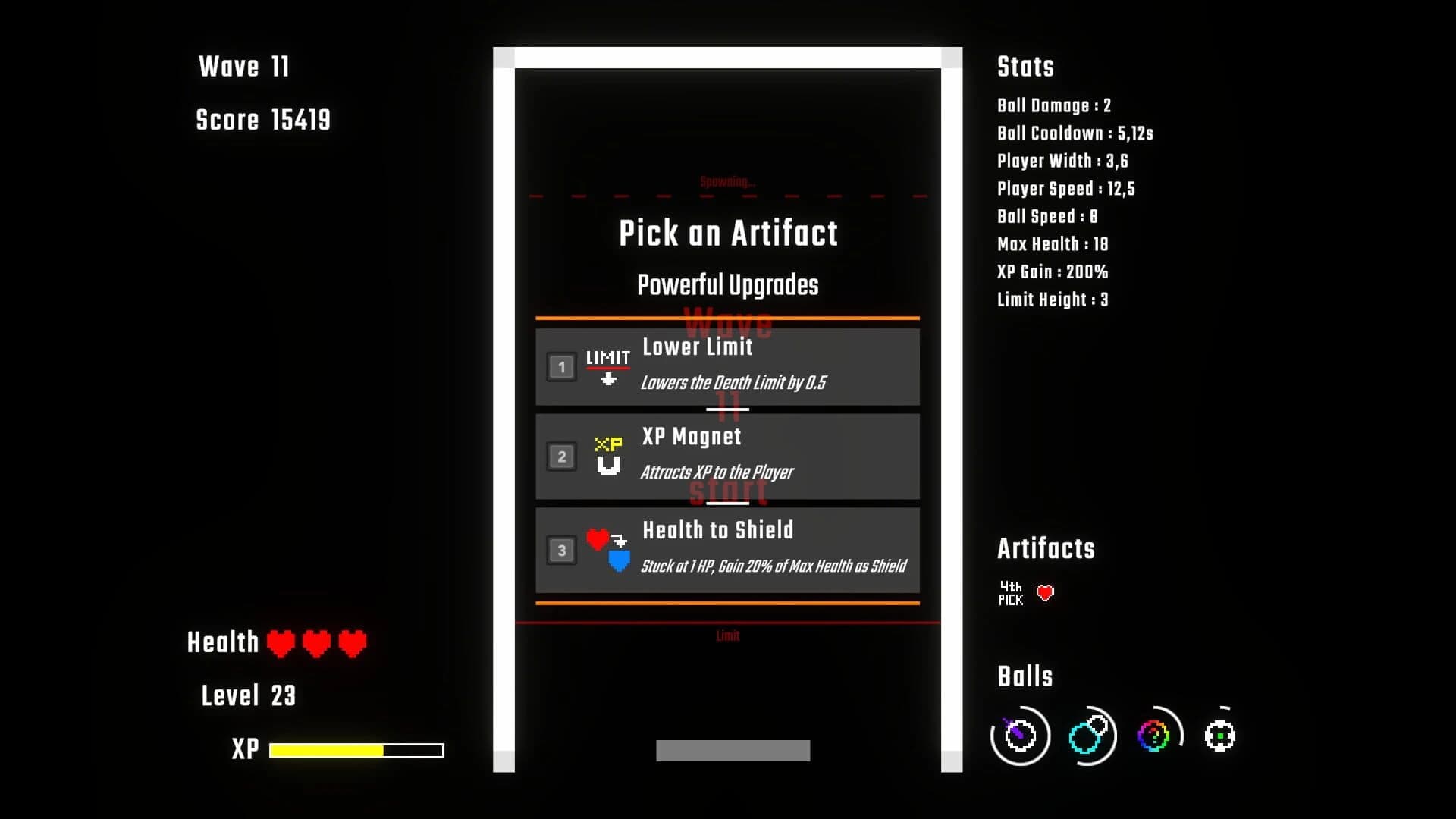The width and height of the screenshot is (1456, 819).
Task: Click the number 2 key badge
Action: click(561, 456)
